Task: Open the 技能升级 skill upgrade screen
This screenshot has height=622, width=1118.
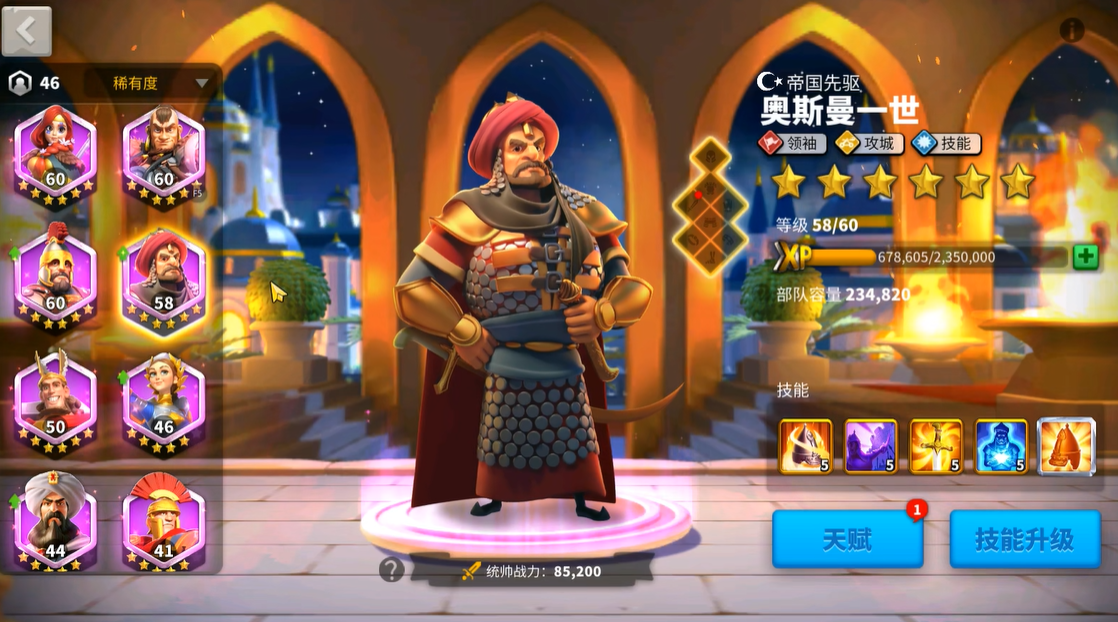Action: (1025, 540)
